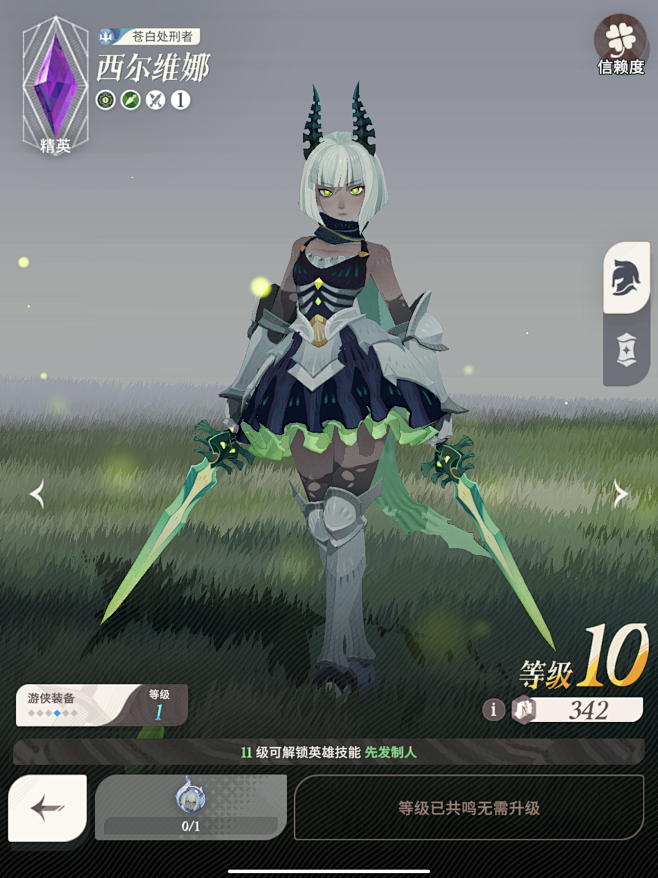Click the crossed swords class icon
This screenshot has width=658, height=878.
coord(155,100)
